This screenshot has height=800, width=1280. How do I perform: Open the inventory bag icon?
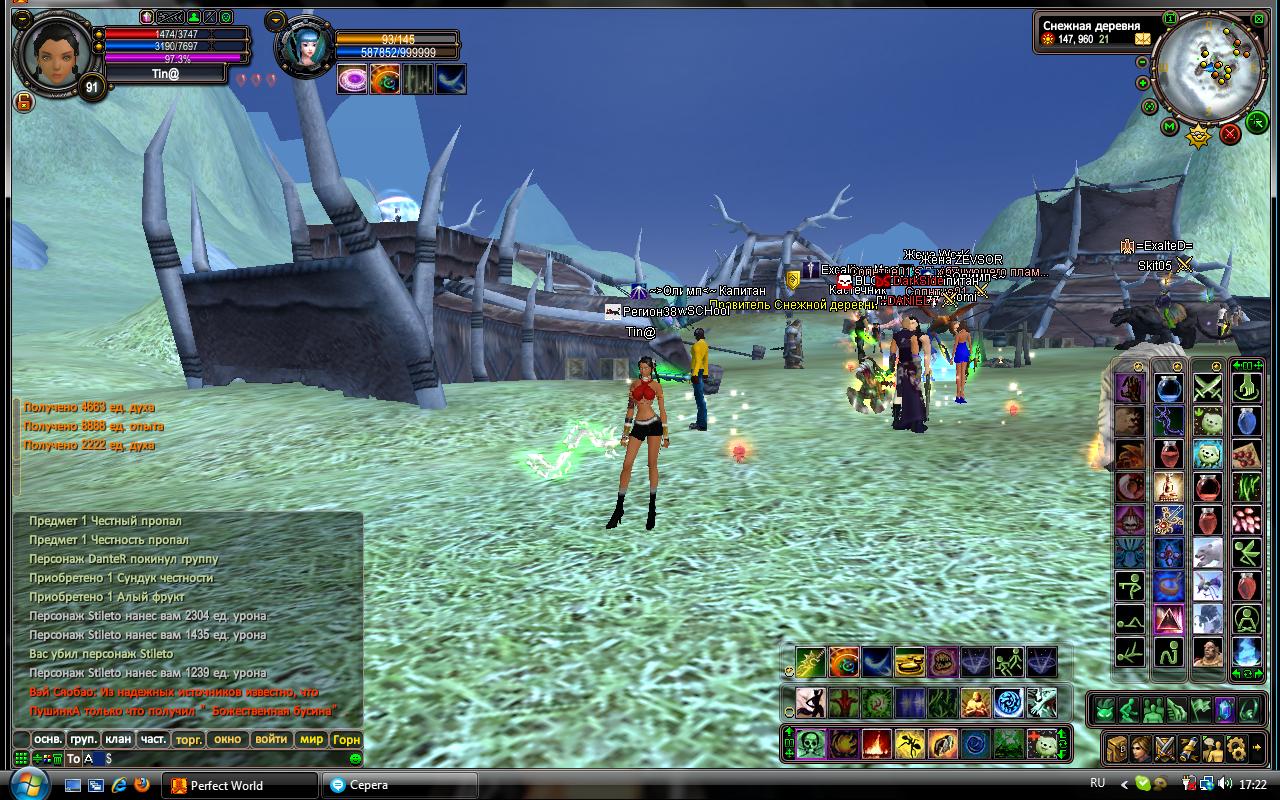[x=1117, y=748]
